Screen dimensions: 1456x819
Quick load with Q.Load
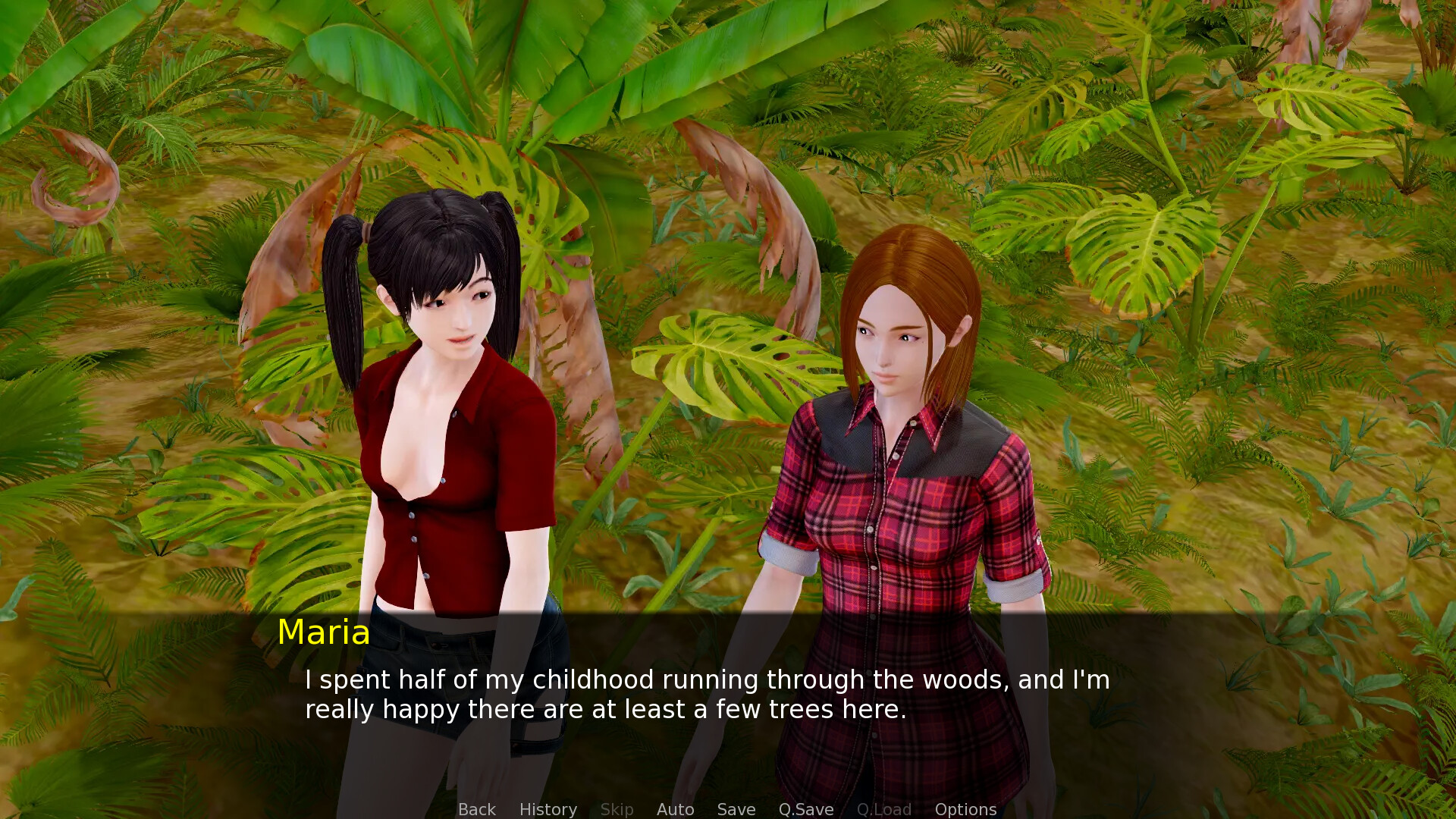pyautogui.click(x=883, y=809)
